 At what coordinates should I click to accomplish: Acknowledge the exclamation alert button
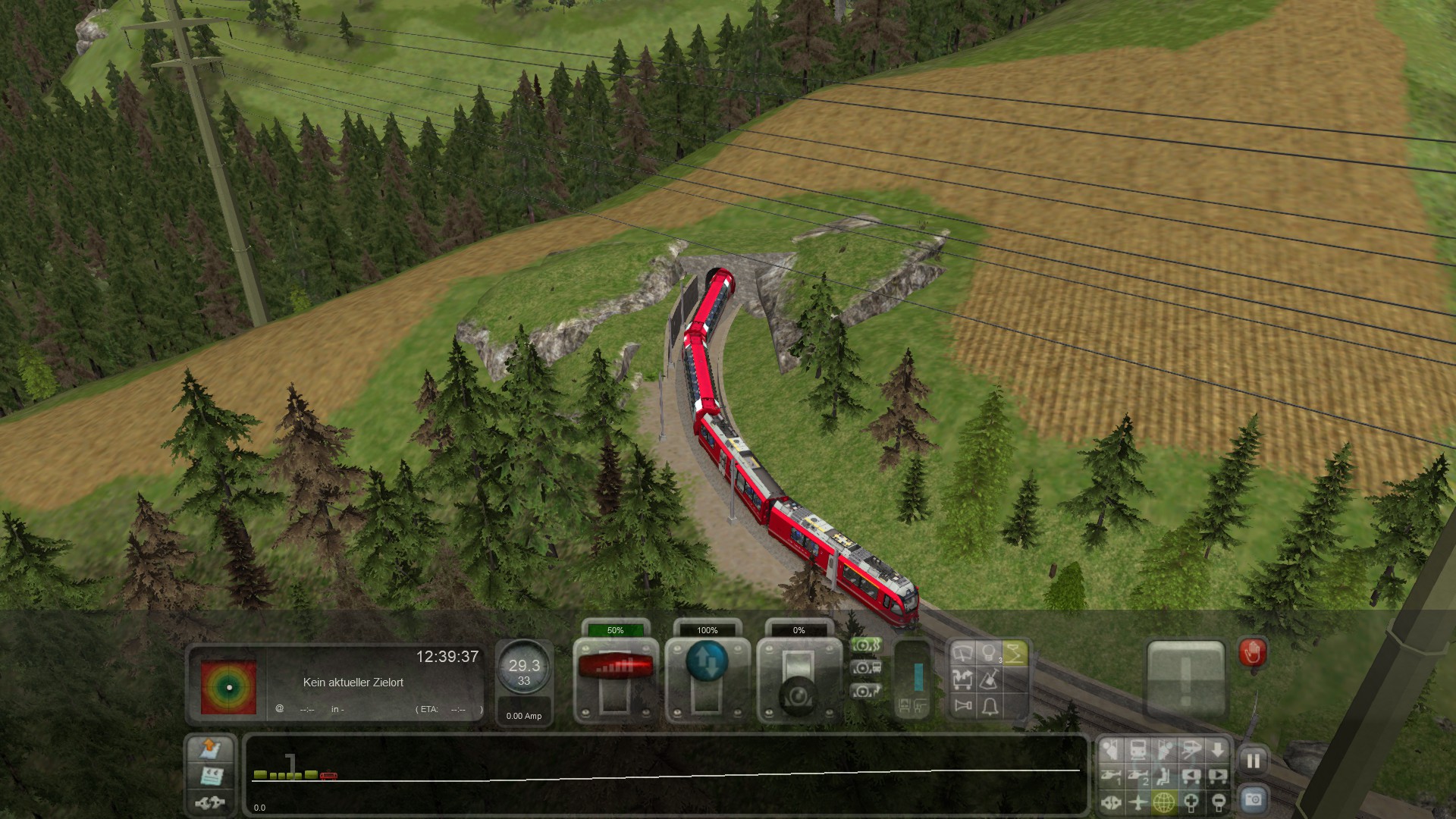tap(1185, 679)
